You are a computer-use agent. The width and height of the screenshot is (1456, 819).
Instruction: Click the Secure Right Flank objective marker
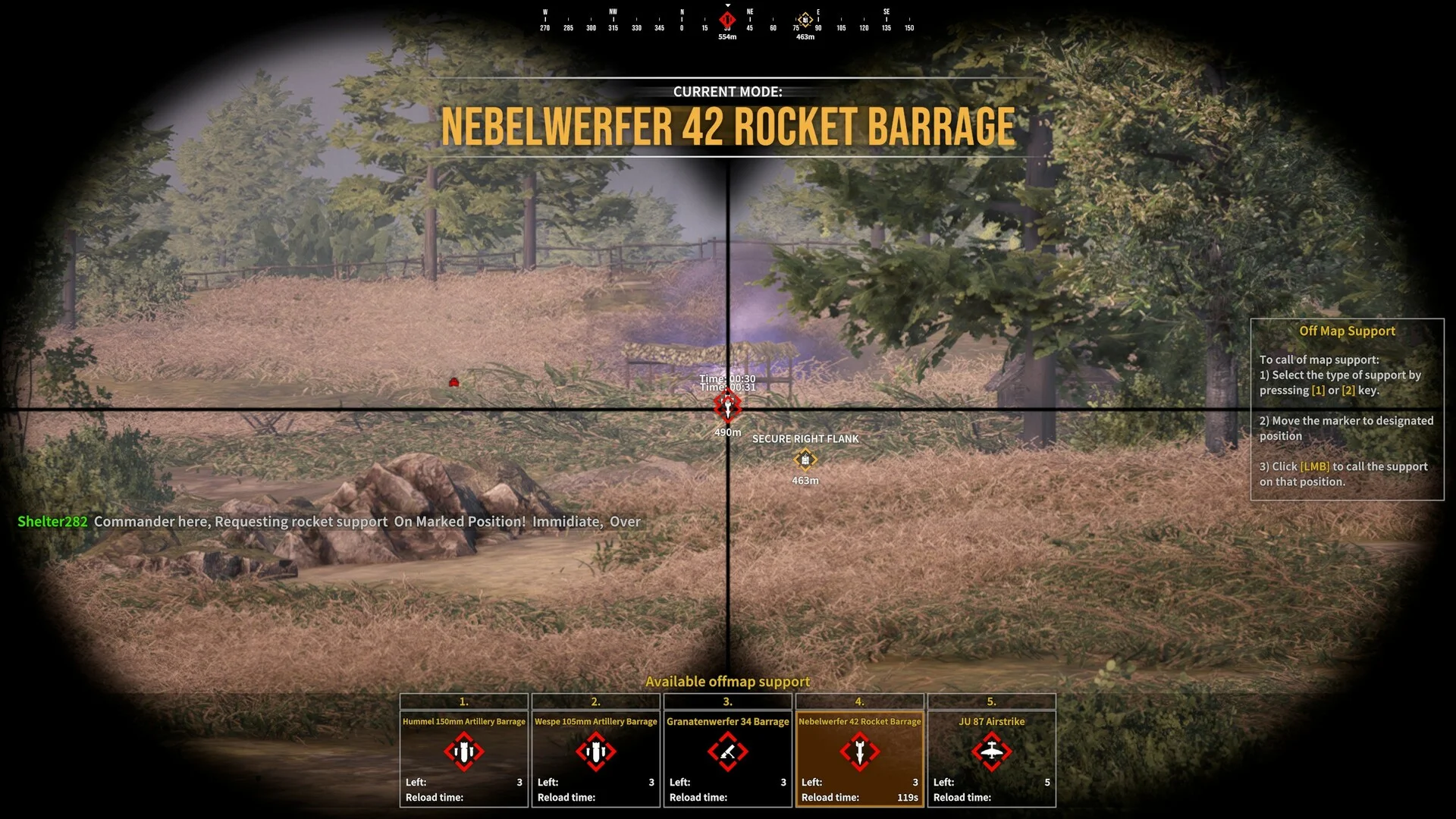point(805,460)
